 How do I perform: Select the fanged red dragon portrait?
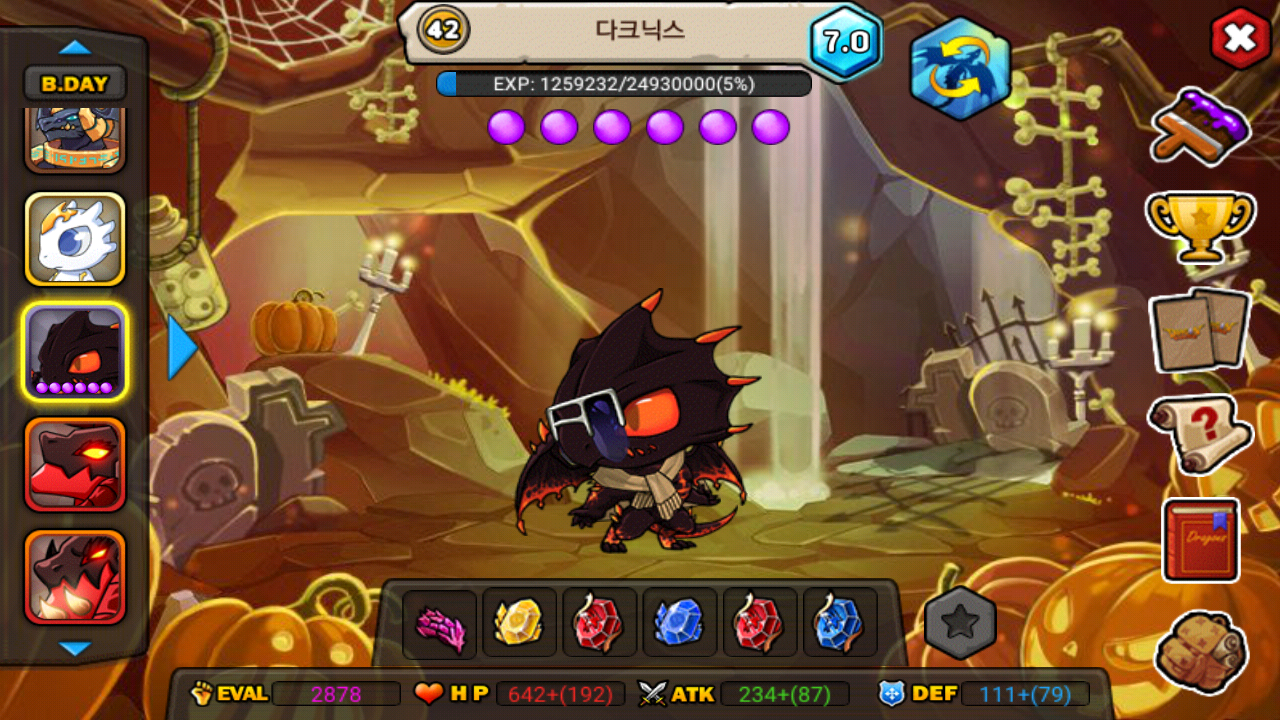pos(75,576)
